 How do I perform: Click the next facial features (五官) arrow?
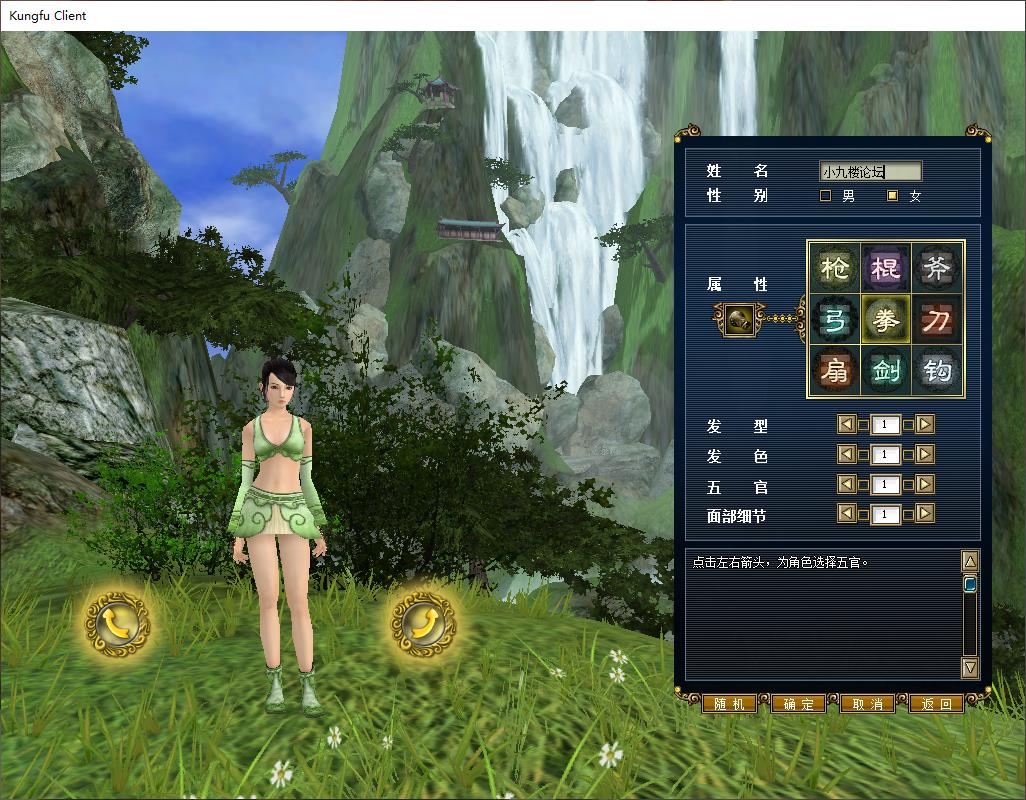click(925, 485)
